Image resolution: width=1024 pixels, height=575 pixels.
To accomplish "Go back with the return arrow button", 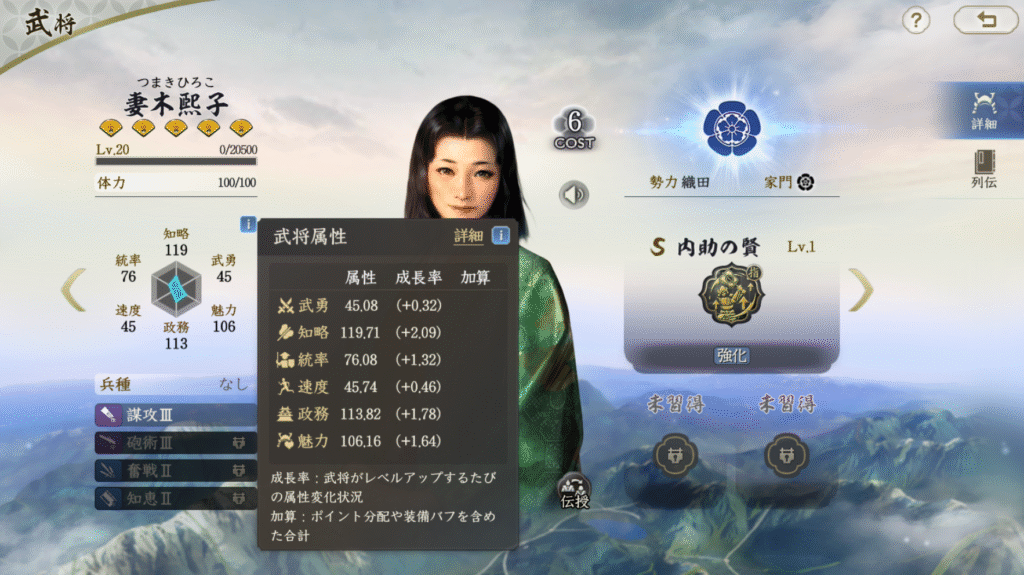I will pyautogui.click(x=985, y=20).
